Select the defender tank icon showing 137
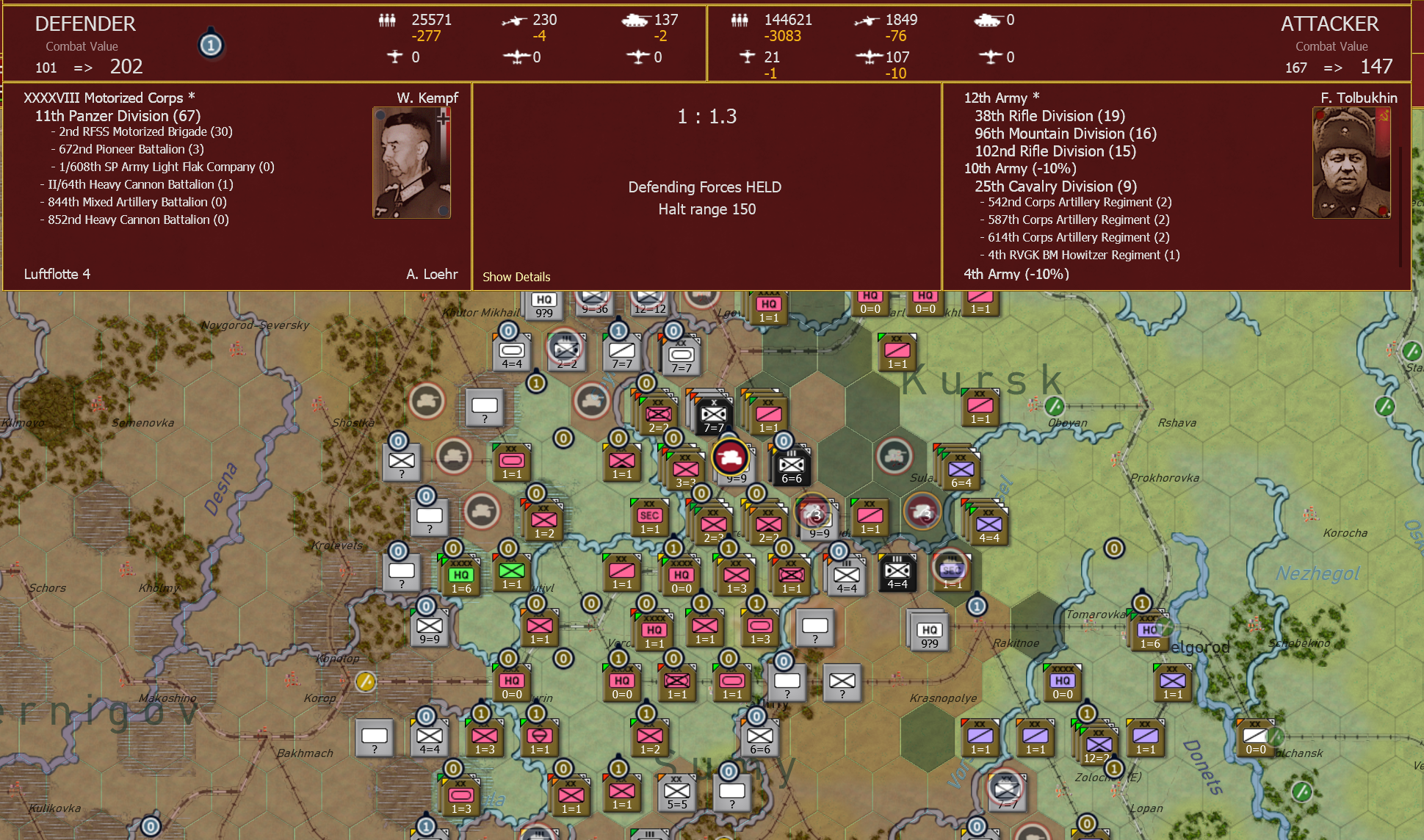The width and height of the screenshot is (1424, 840). [x=636, y=20]
